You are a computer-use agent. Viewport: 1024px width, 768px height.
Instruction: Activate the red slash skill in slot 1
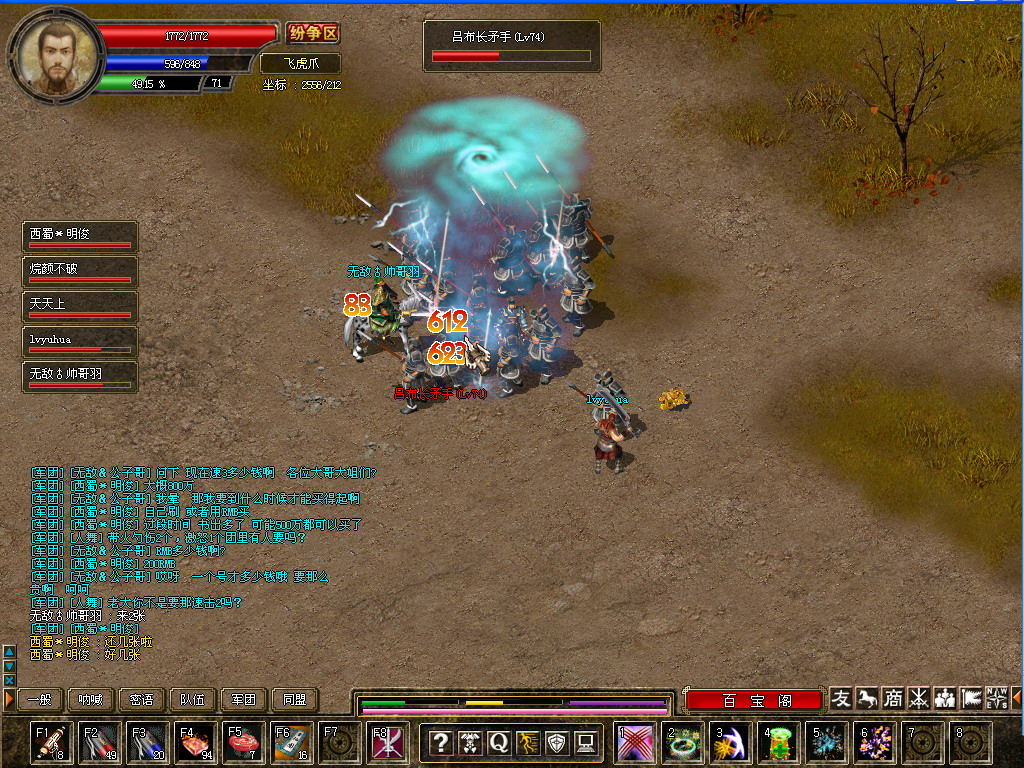pos(634,743)
